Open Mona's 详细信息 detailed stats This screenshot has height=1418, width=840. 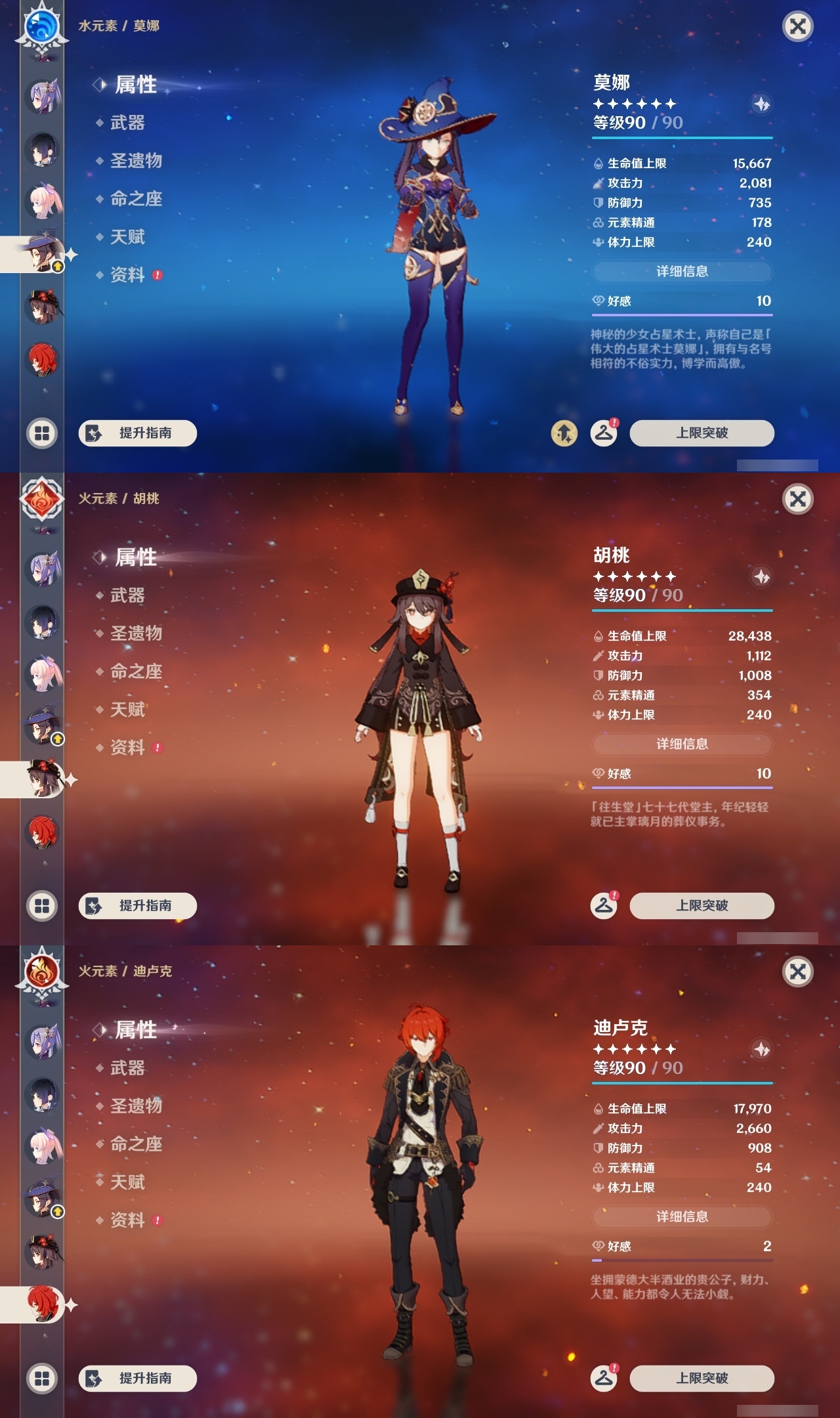[x=682, y=272]
